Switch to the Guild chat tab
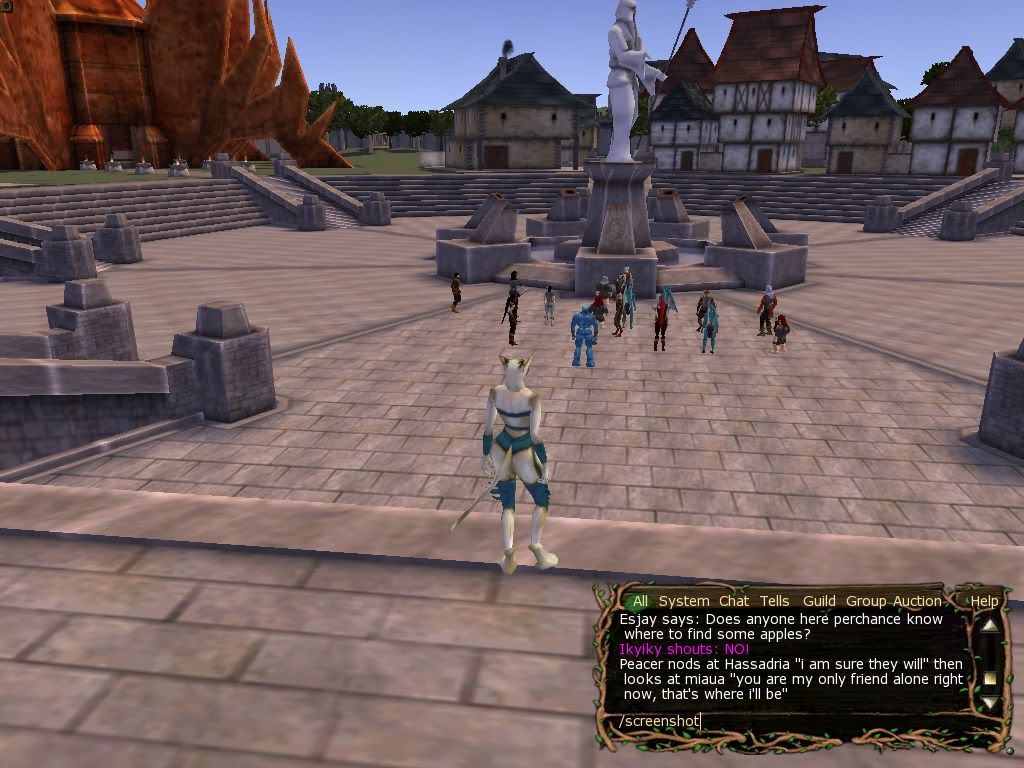This screenshot has width=1024, height=768. tap(819, 601)
